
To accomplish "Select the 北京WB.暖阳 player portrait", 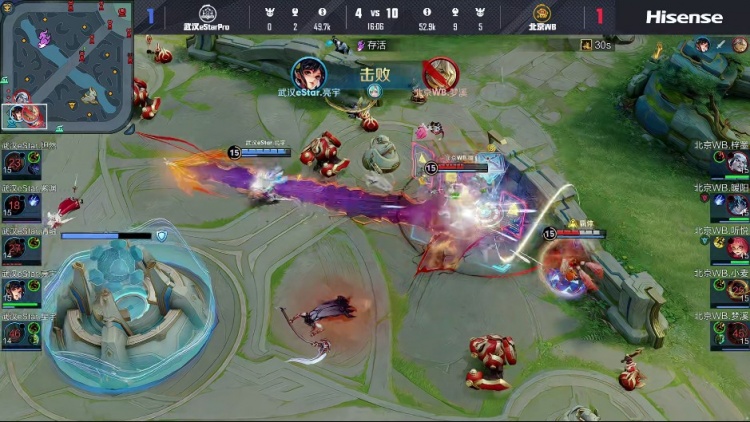I will (x=737, y=205).
